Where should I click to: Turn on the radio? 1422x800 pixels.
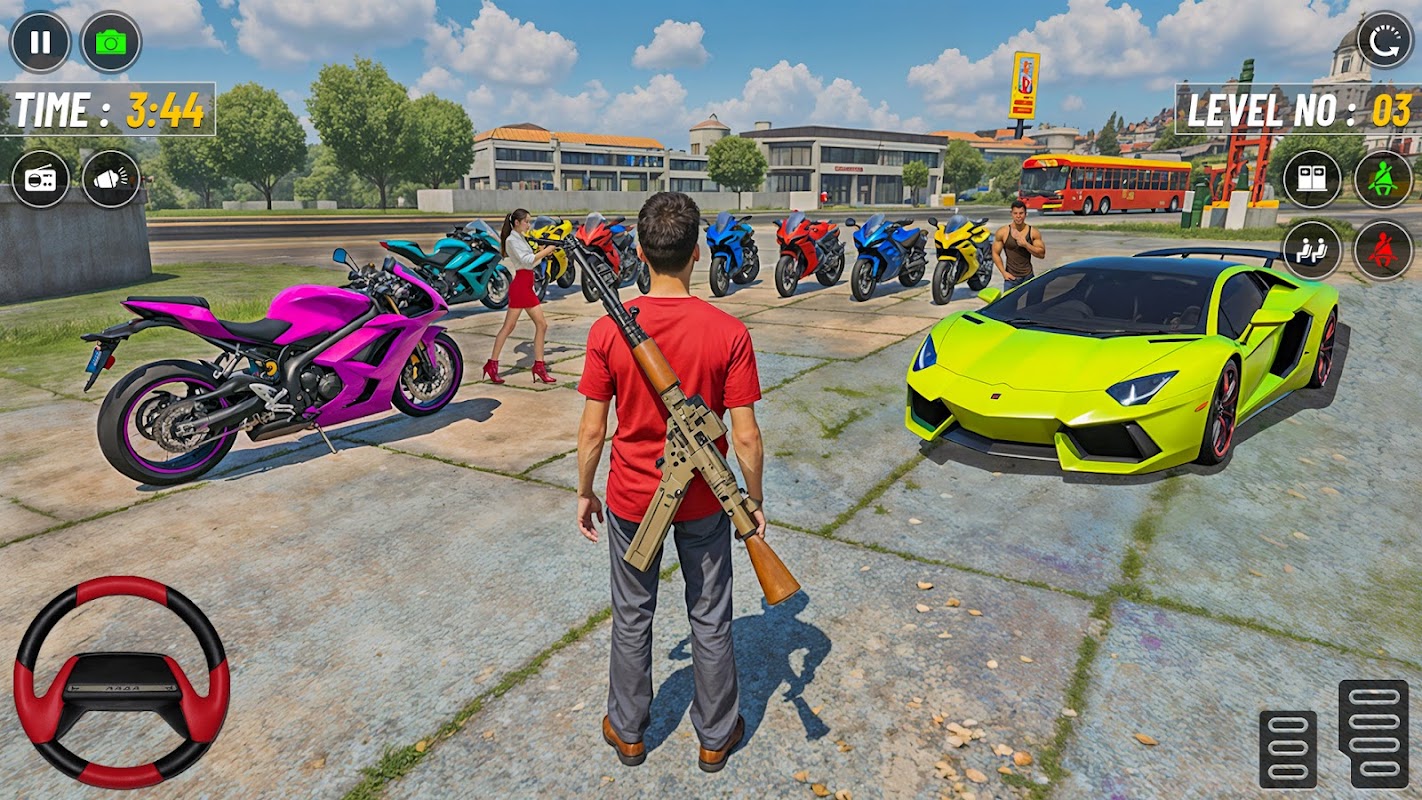tap(40, 179)
